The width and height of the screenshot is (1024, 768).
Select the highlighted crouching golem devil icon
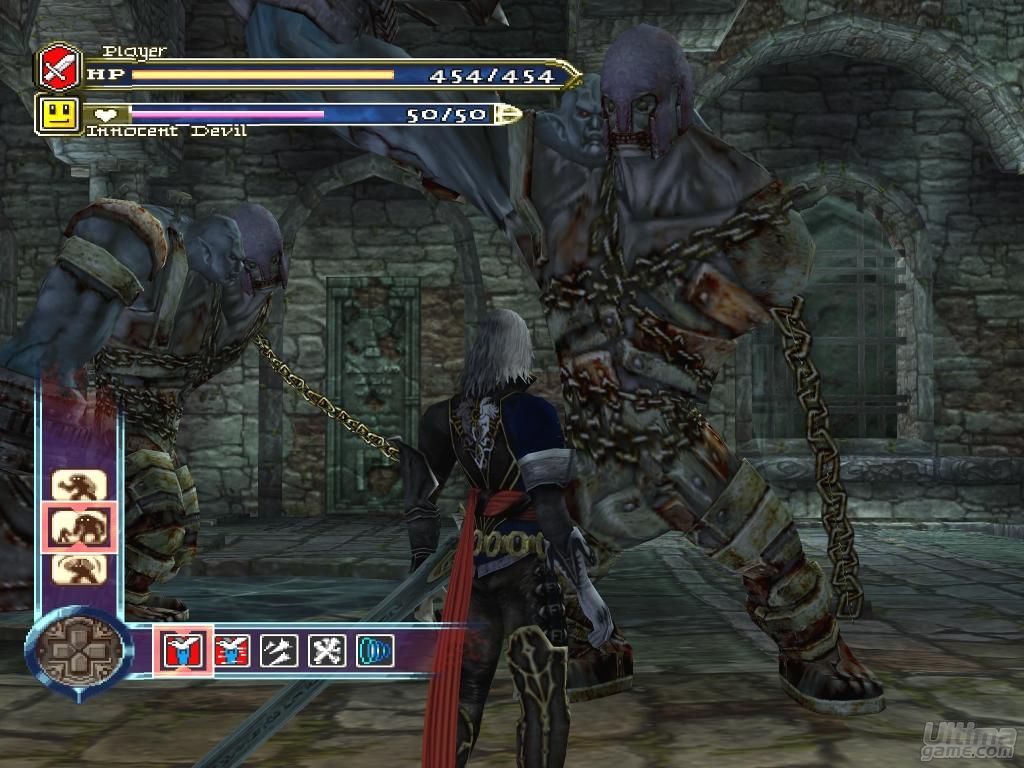[x=80, y=527]
